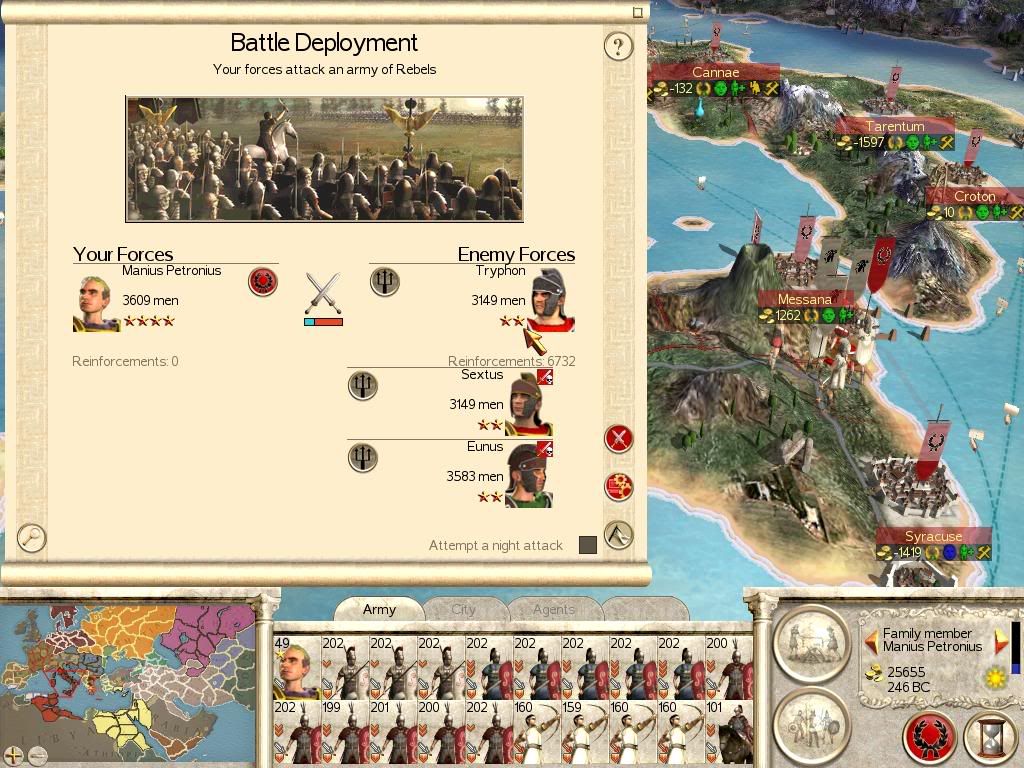This screenshot has width=1024, height=768.
Task: Withdraw from battle using the retreat button
Action: [619, 535]
